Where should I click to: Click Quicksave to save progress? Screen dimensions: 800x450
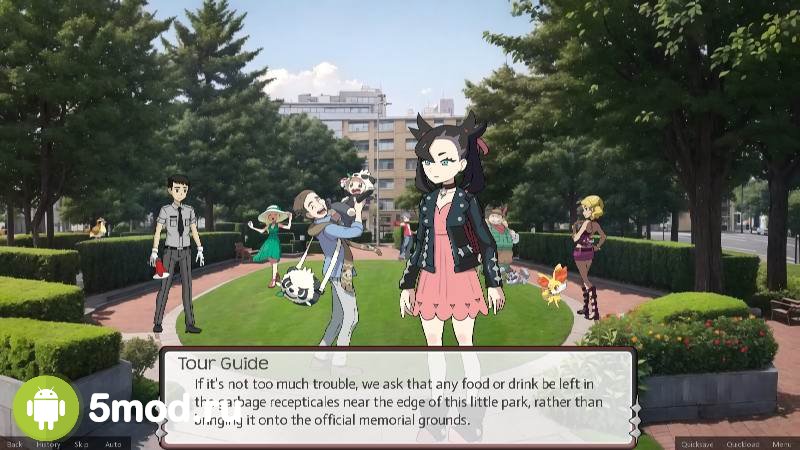click(x=695, y=444)
